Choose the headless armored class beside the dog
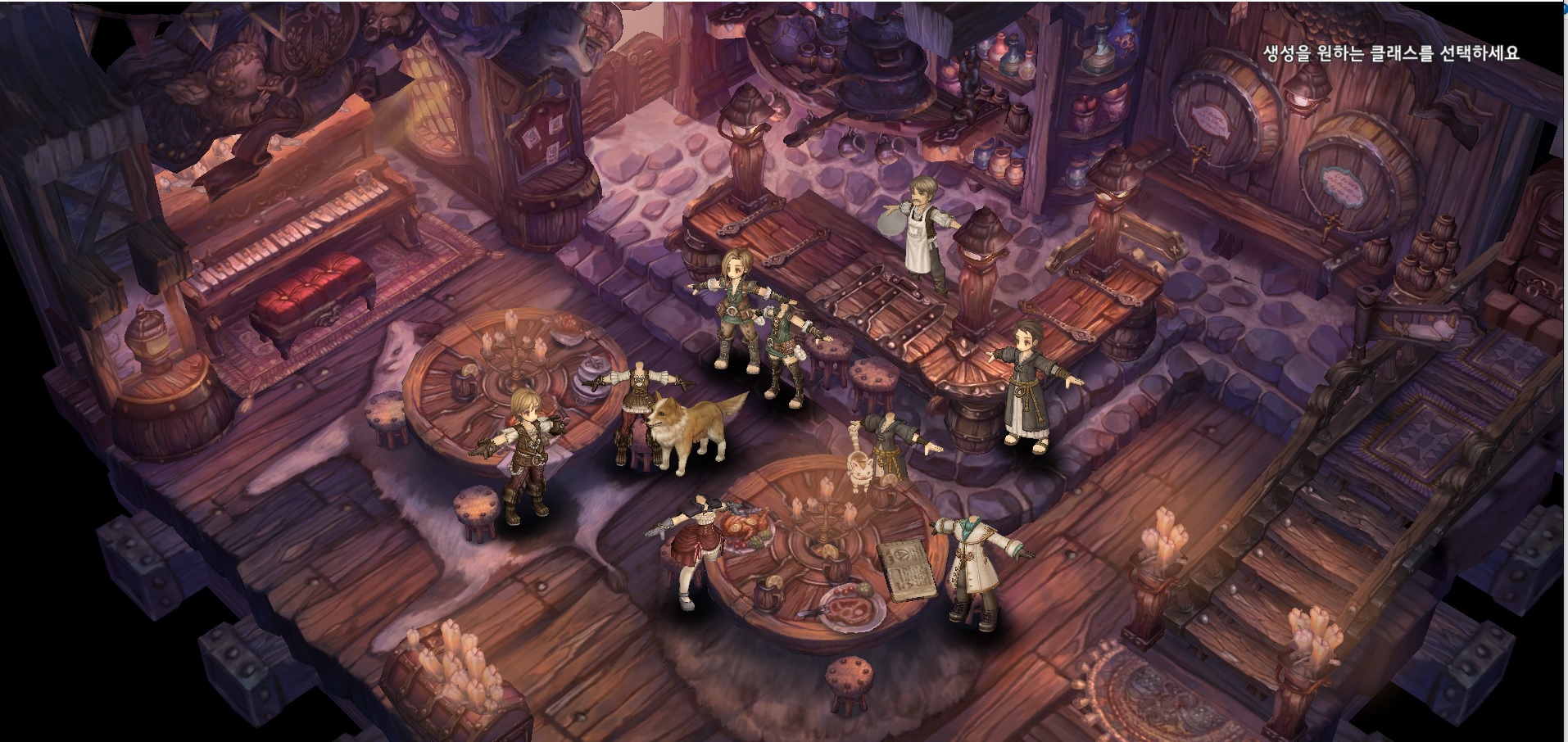This screenshot has height=742, width=1568. click(634, 409)
